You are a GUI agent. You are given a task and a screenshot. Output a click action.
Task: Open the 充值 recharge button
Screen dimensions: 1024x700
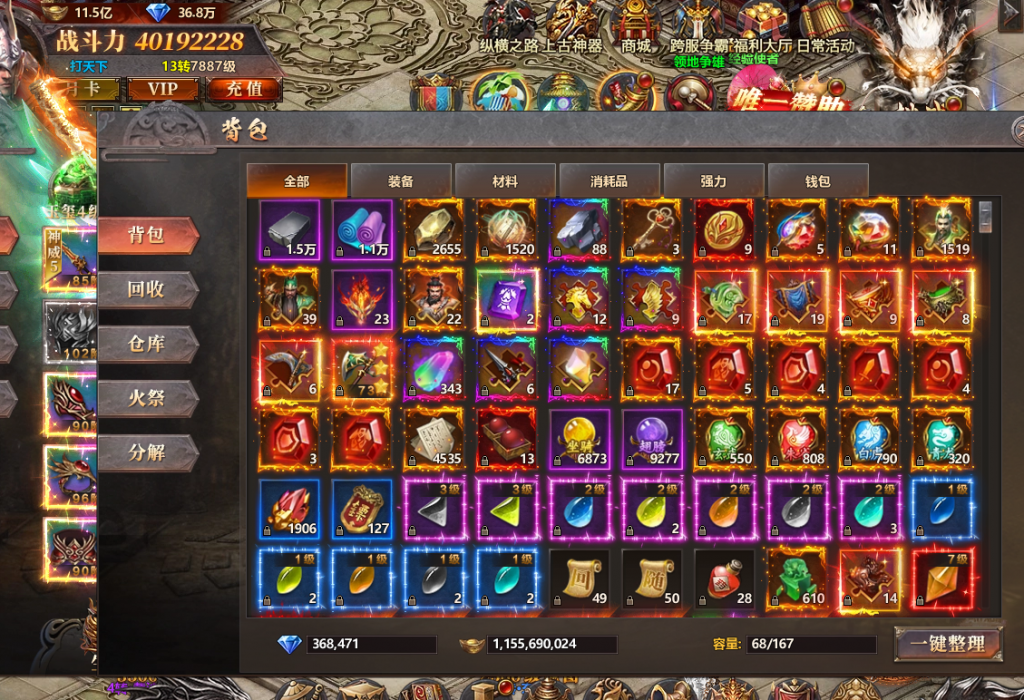pos(243,89)
